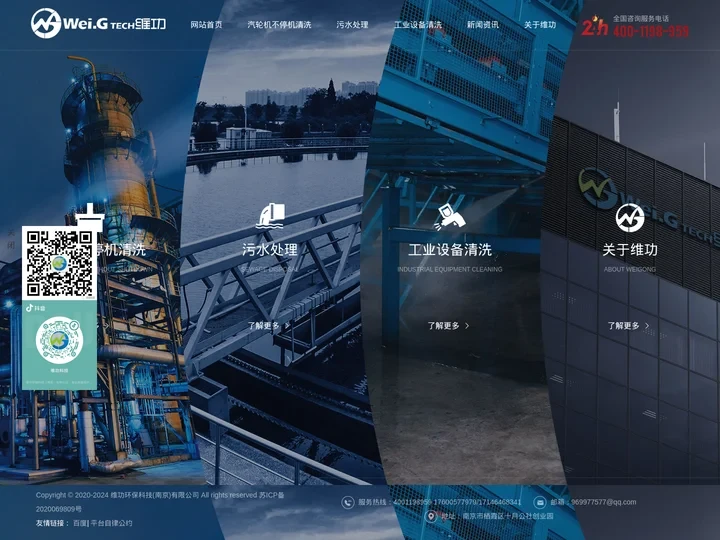Click the 400 hotline number in the header

click(x=651, y=32)
